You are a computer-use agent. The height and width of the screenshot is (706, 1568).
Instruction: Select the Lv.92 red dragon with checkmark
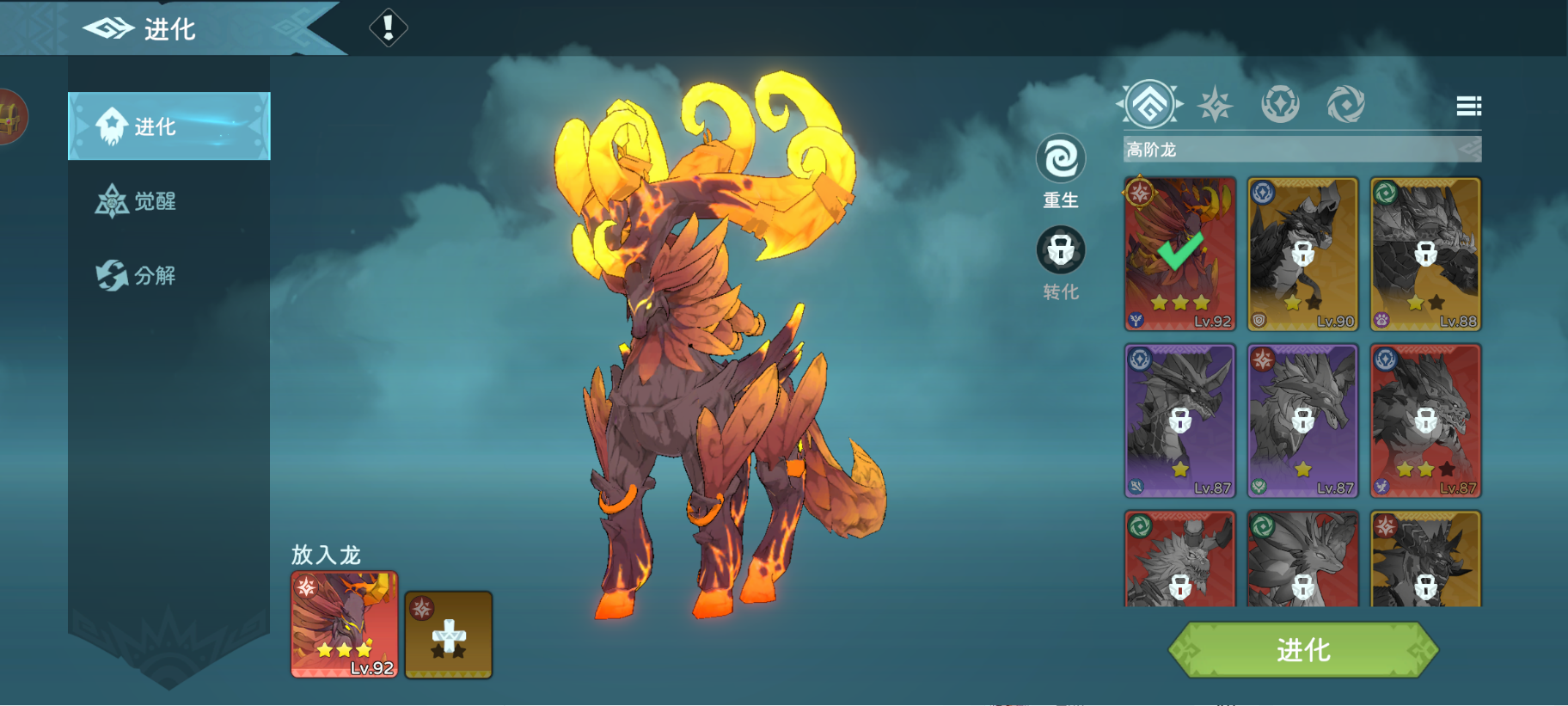point(1179,254)
